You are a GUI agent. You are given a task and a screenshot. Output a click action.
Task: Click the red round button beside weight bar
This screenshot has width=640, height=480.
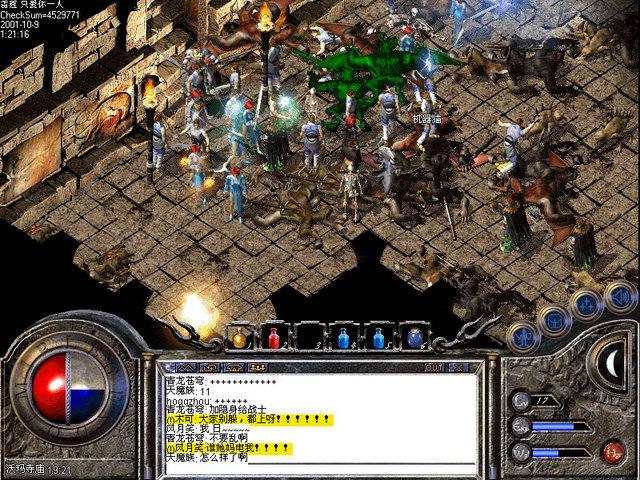click(613, 450)
